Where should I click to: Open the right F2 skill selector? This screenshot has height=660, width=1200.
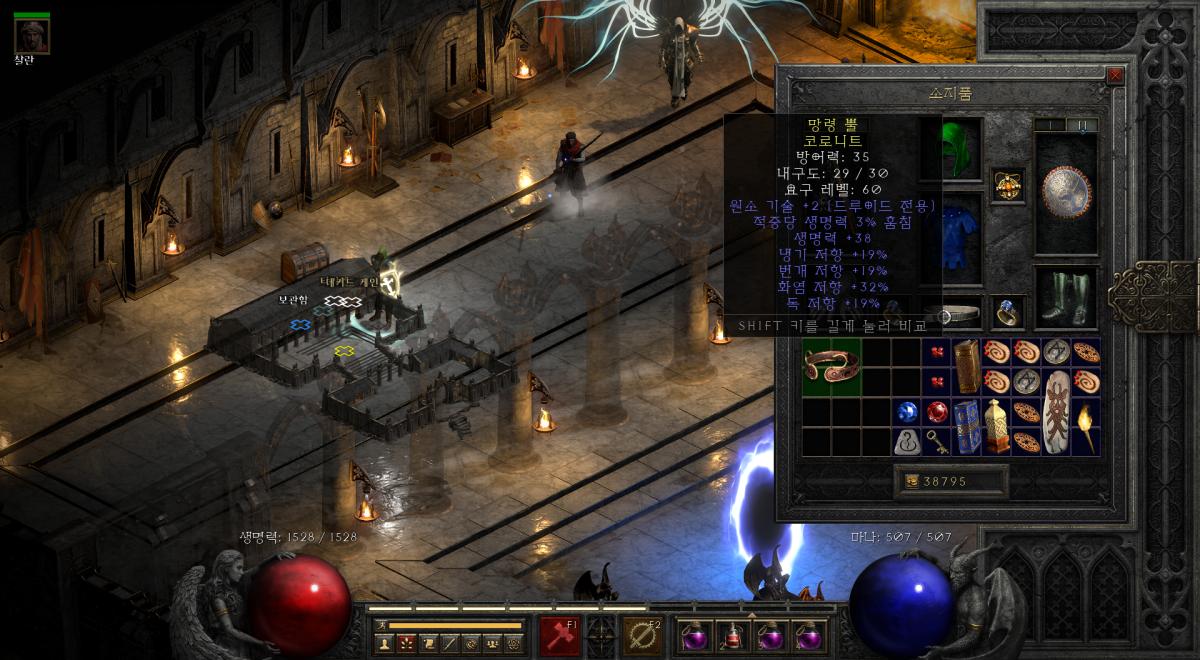pos(639,634)
